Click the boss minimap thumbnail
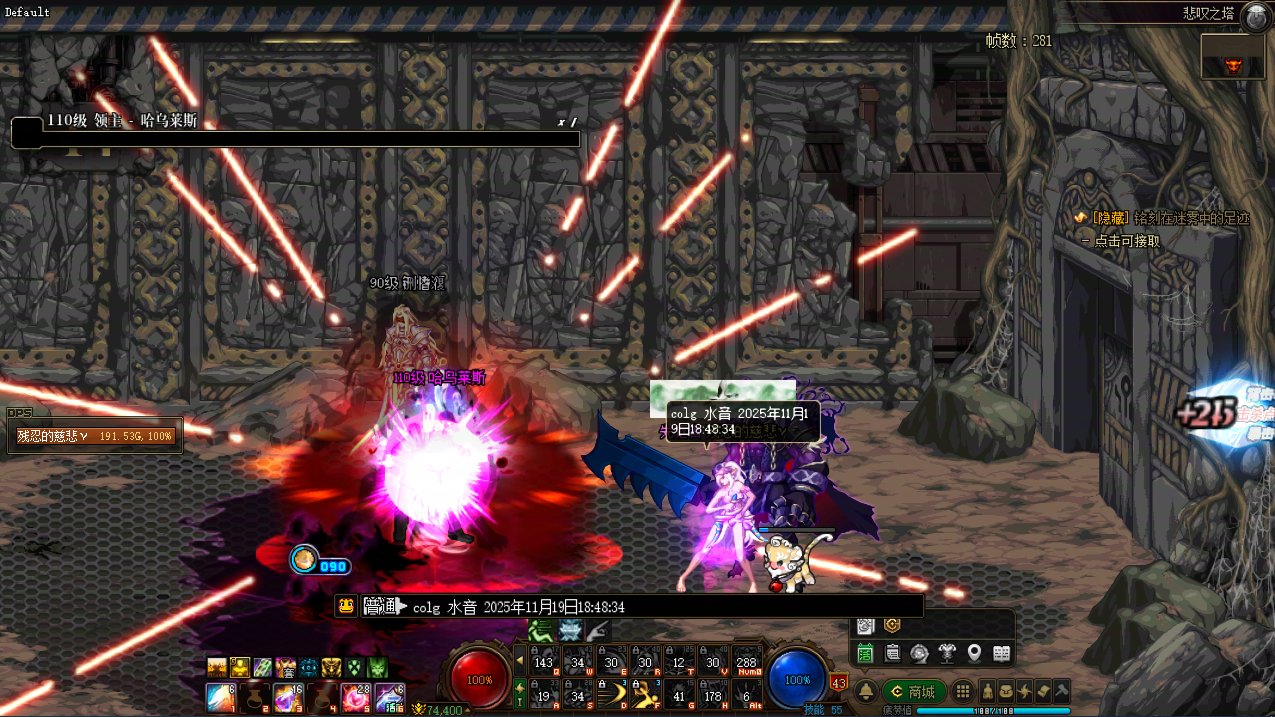 pos(1237,58)
